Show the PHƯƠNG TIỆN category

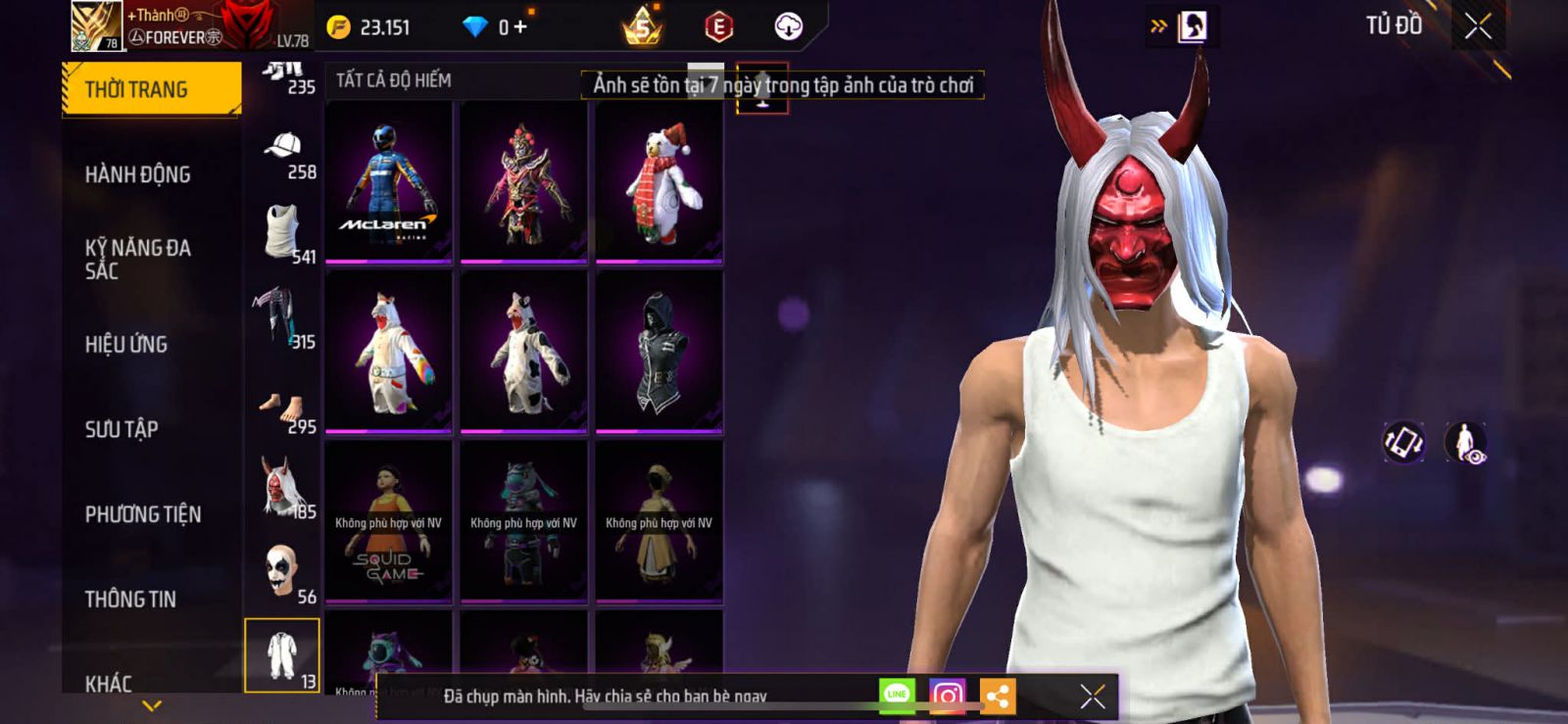point(143,514)
